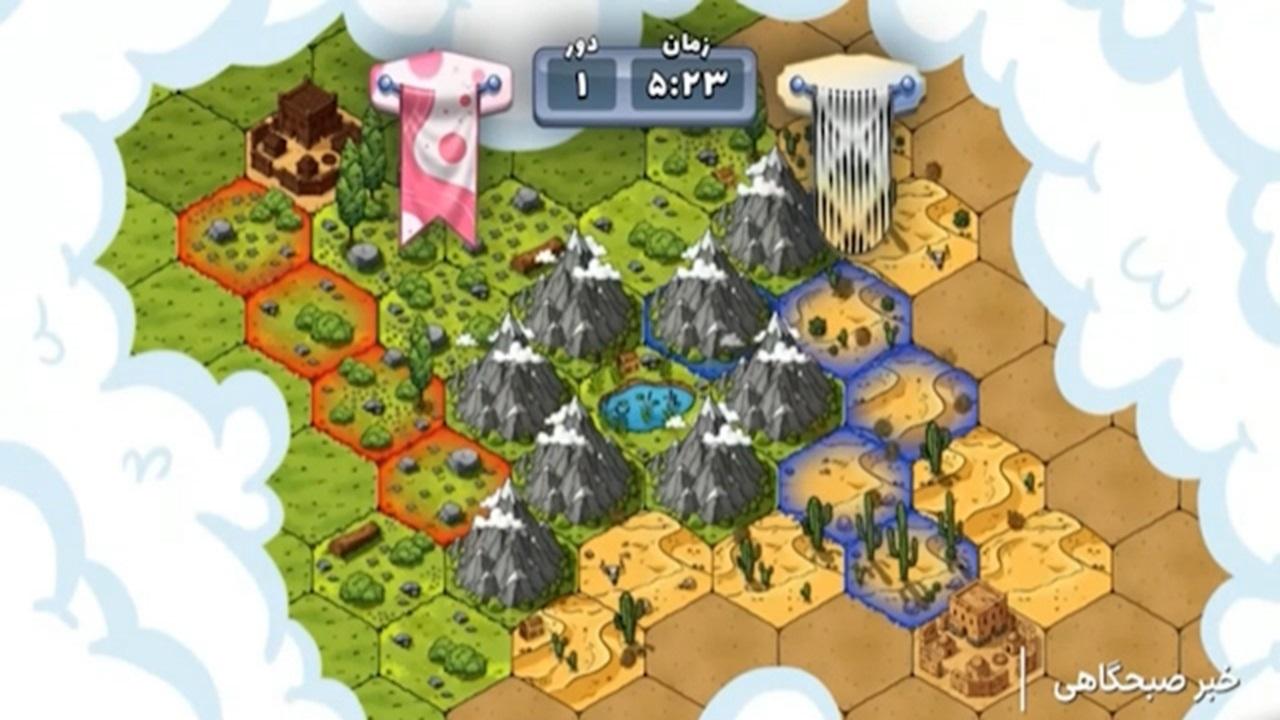Click the pink polka-dot team banner
This screenshot has height=720, width=1280.
[438, 150]
